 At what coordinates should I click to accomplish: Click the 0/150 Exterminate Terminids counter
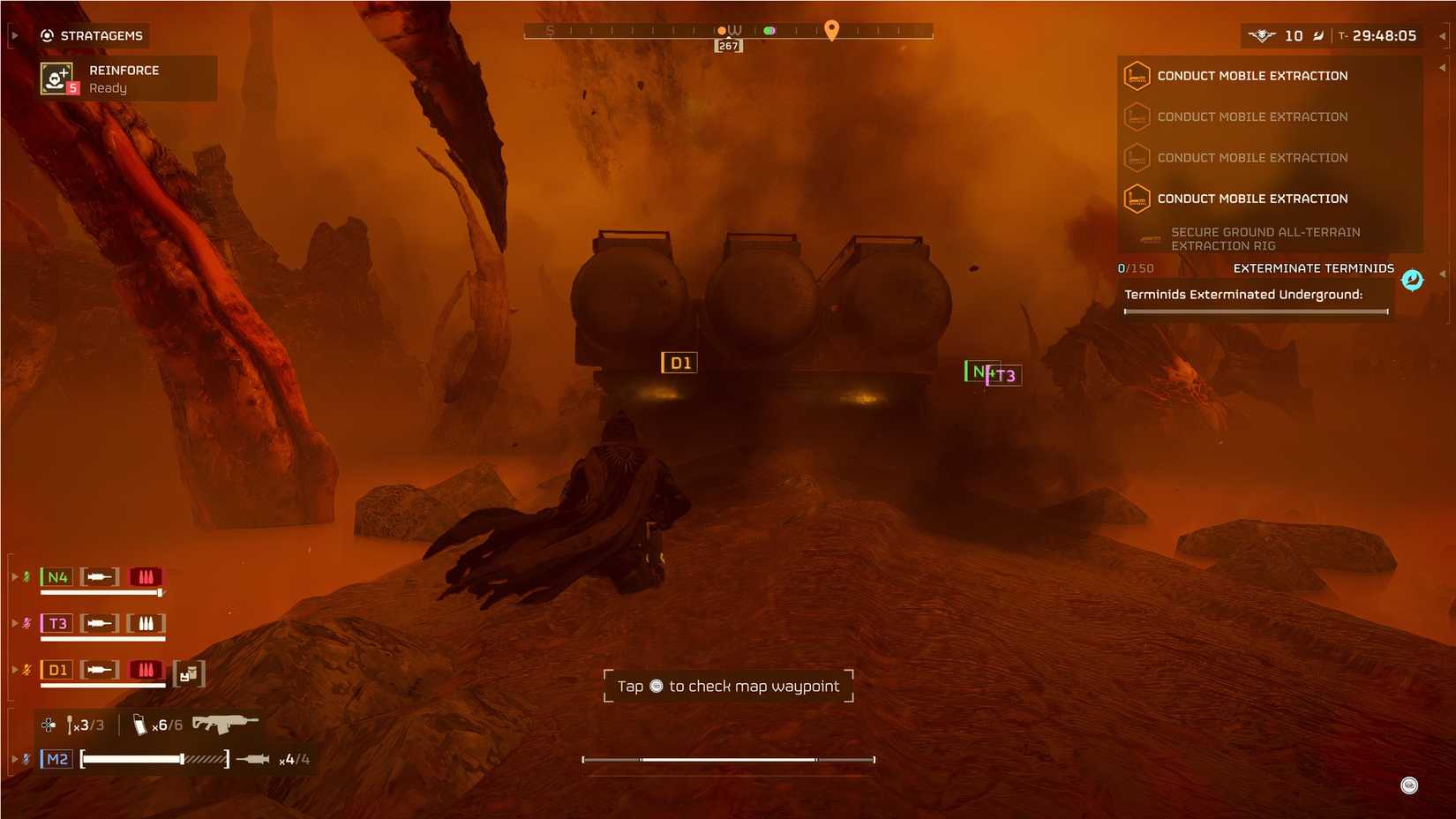point(1137,267)
